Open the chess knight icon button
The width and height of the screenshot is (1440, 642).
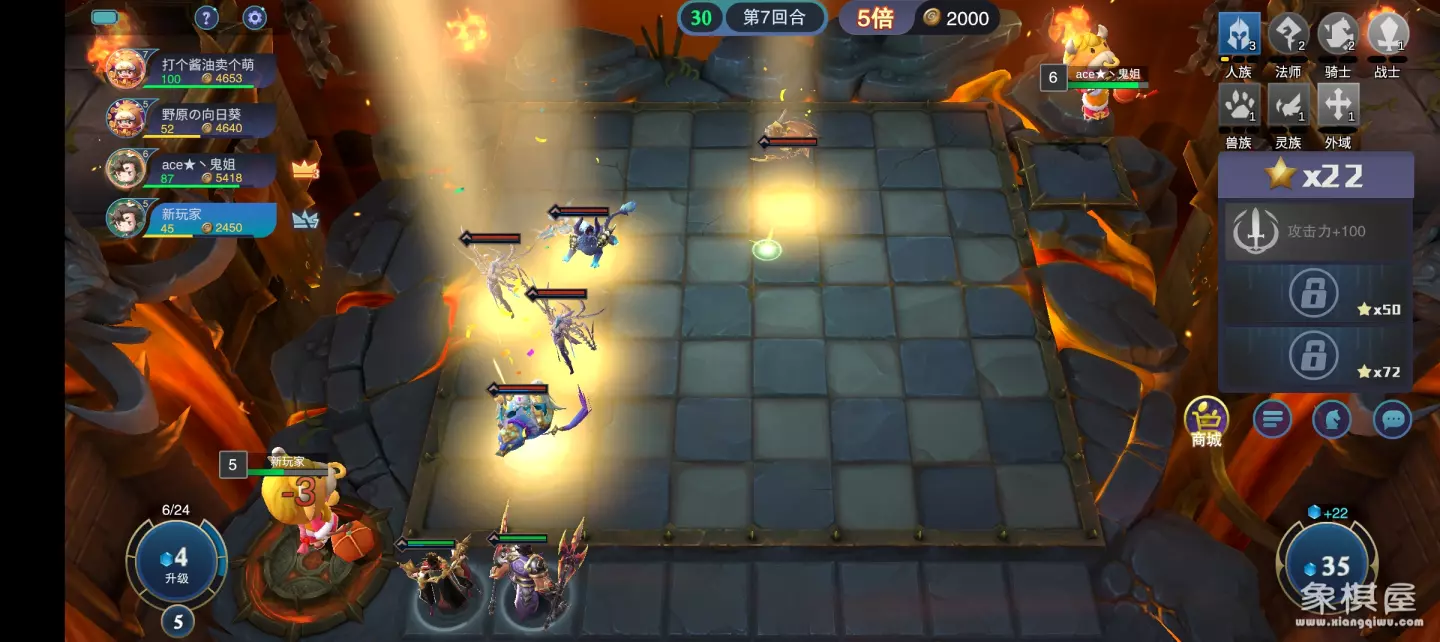pyautogui.click(x=1332, y=419)
